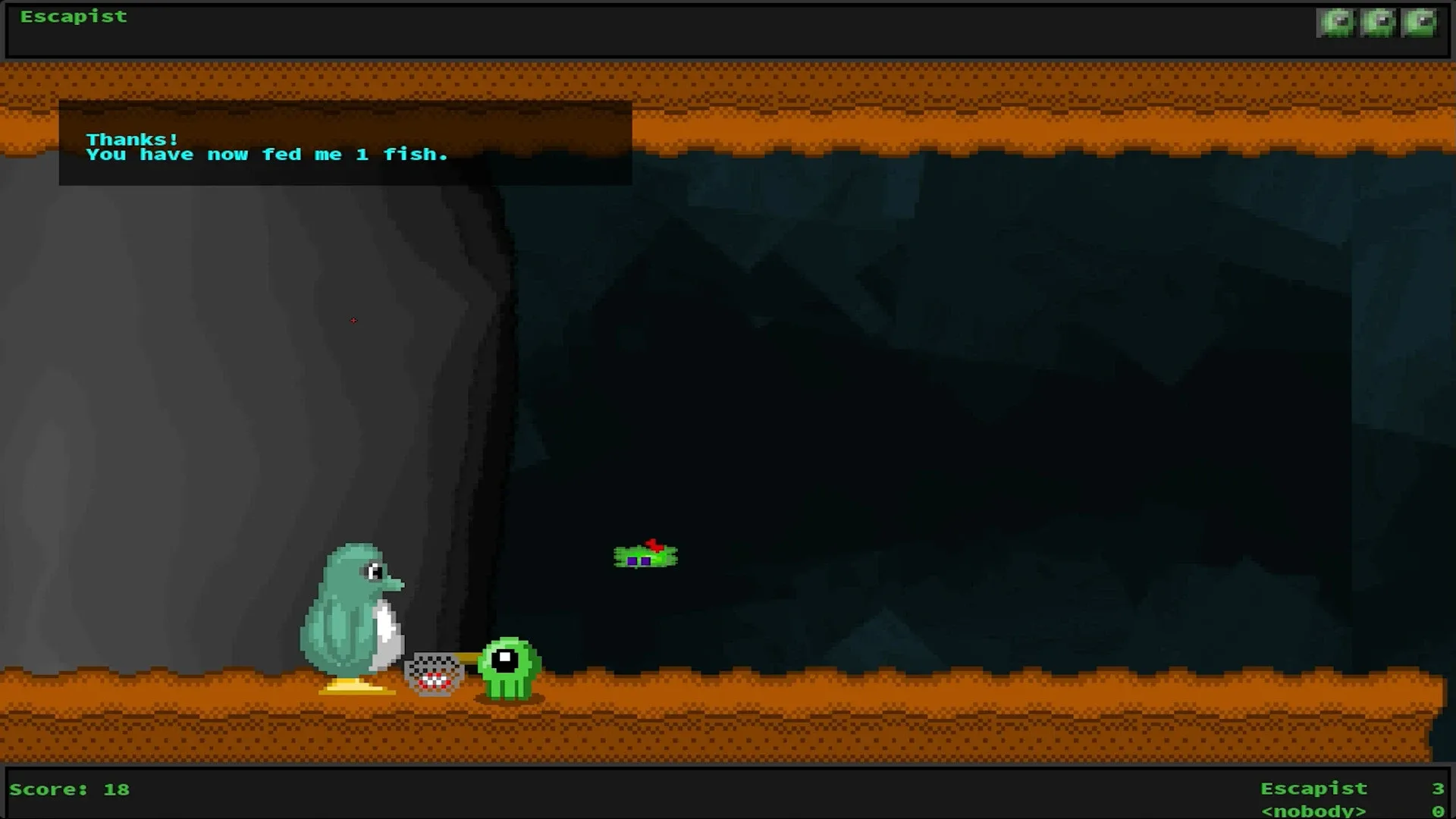Dismiss the 'Thanks!' dialogue box

[x=345, y=144]
